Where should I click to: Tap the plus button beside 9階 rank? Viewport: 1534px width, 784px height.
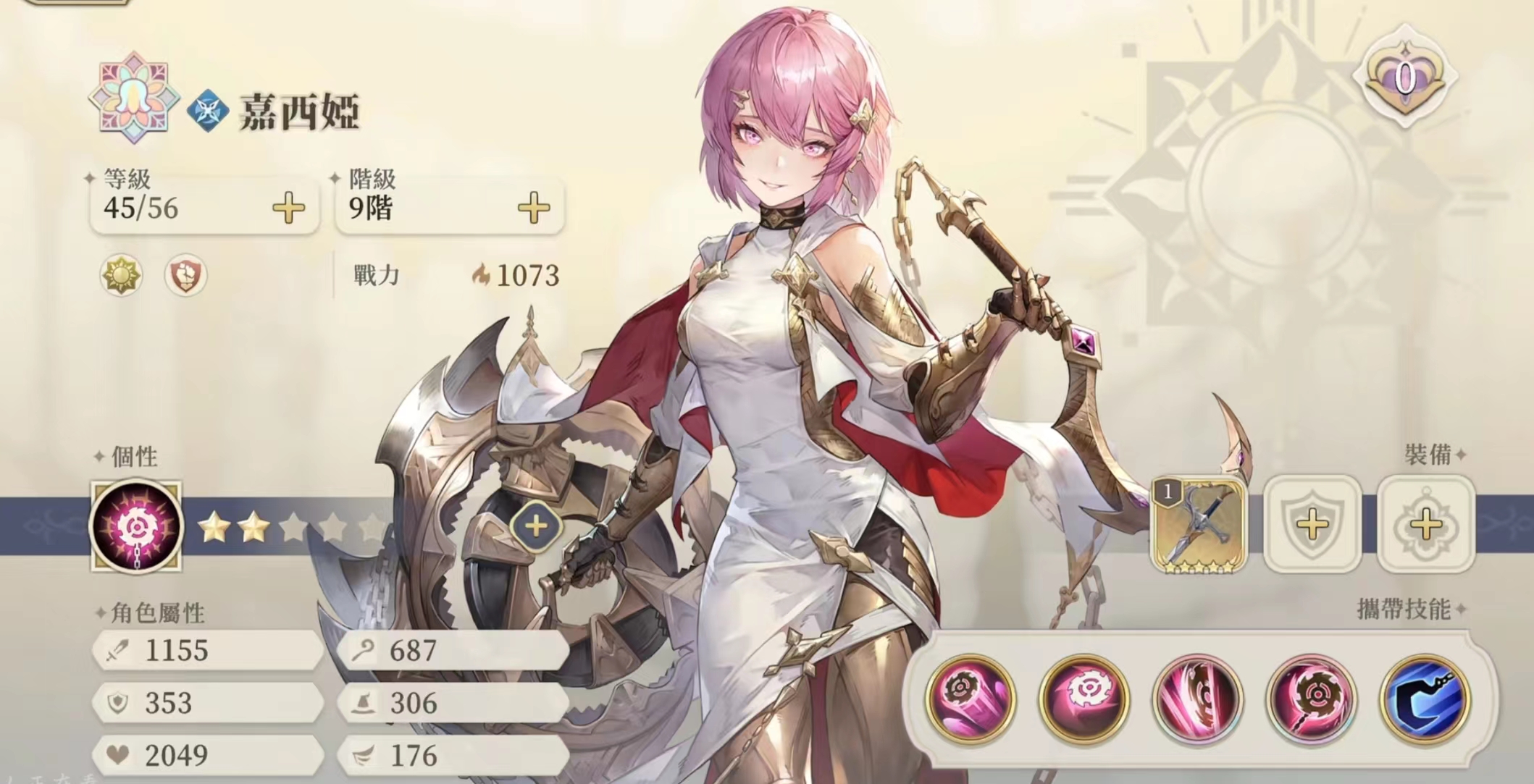coord(534,208)
